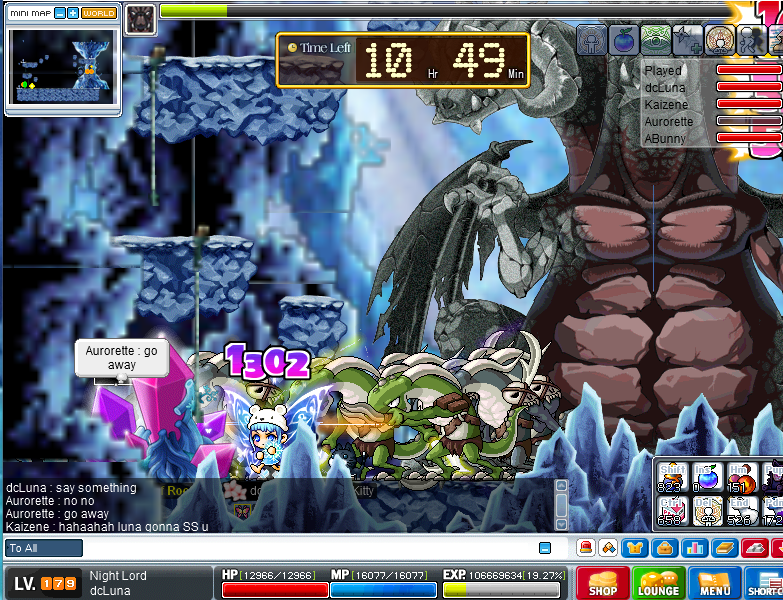This screenshot has width=783, height=600.
Task: Open the stats bar-chart icon
Action: (x=693, y=548)
